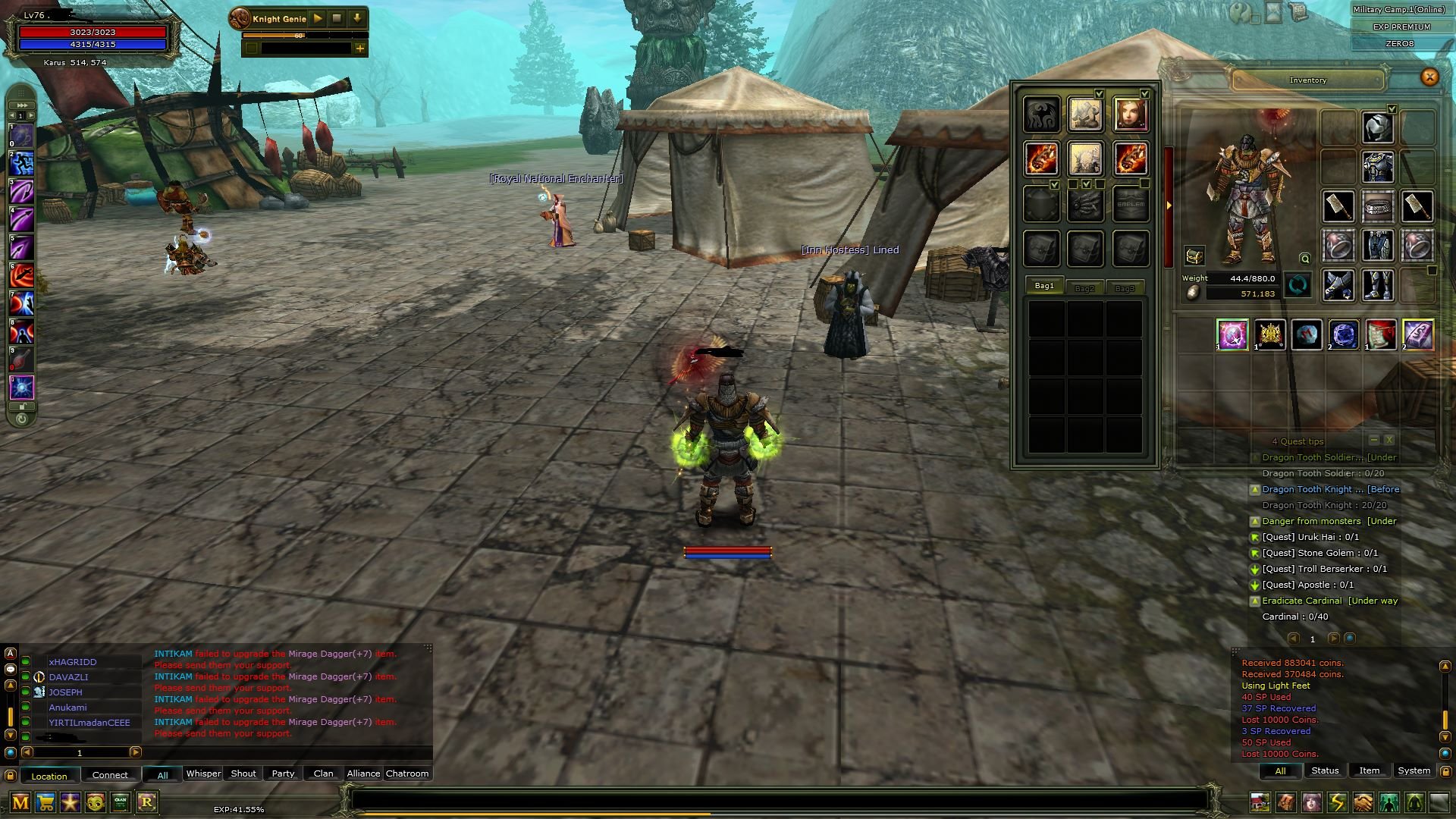The height and width of the screenshot is (819, 1456).
Task: Open the Eradicate Cardinal quest tip
Action: pos(1301,601)
